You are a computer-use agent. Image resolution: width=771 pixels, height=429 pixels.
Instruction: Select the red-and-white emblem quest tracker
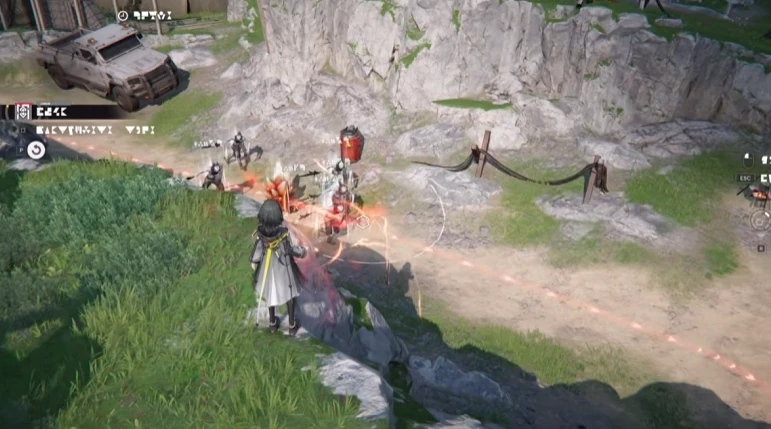21,112
